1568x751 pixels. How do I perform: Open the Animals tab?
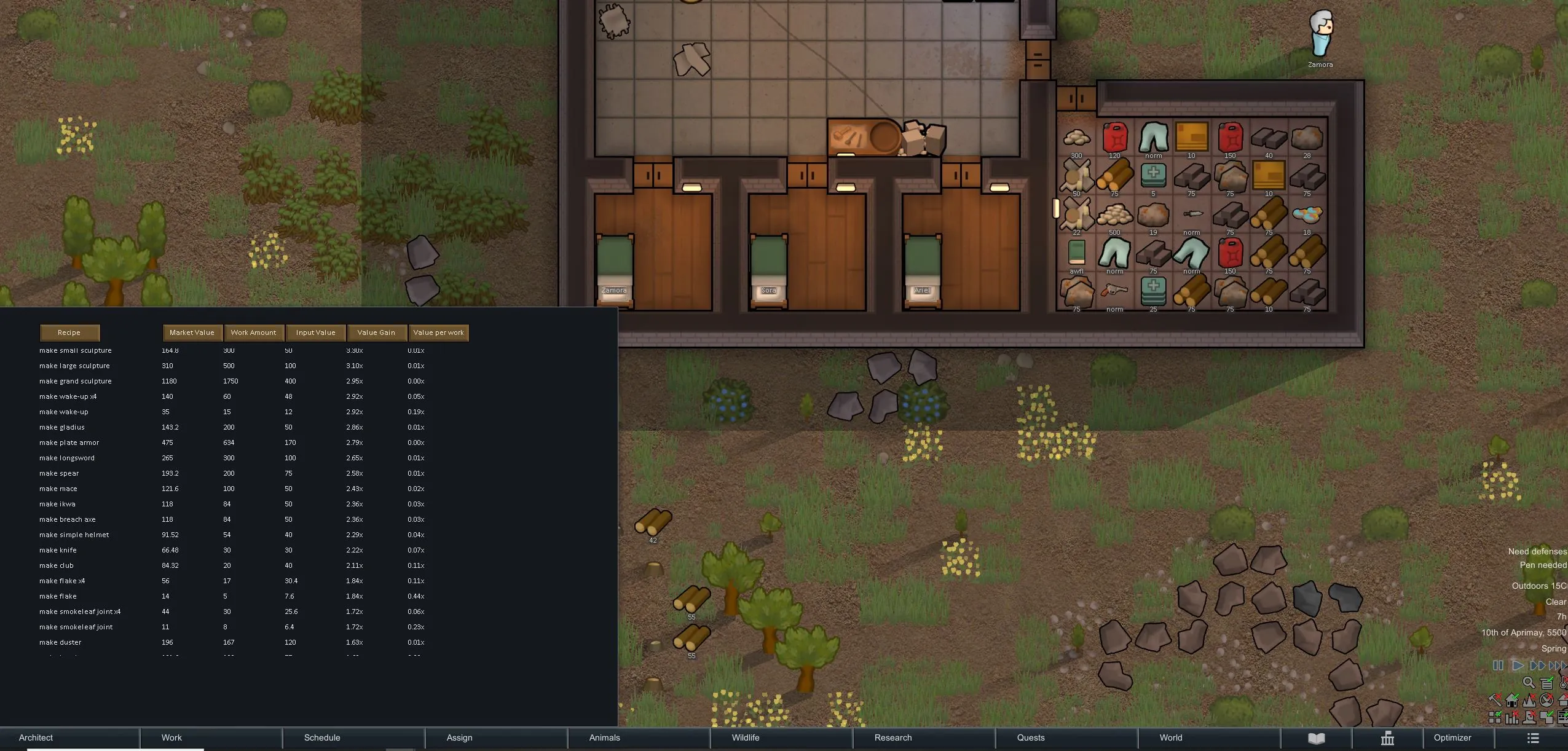pos(604,737)
